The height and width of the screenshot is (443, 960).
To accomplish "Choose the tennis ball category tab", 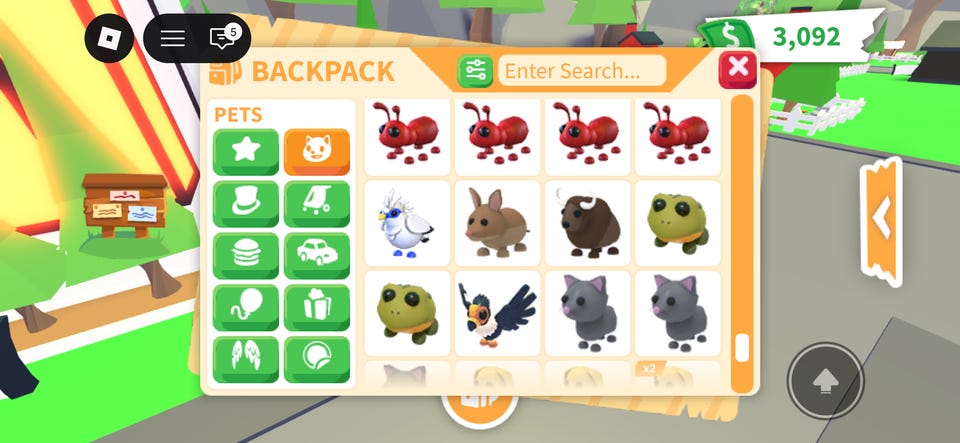I will click(x=317, y=360).
